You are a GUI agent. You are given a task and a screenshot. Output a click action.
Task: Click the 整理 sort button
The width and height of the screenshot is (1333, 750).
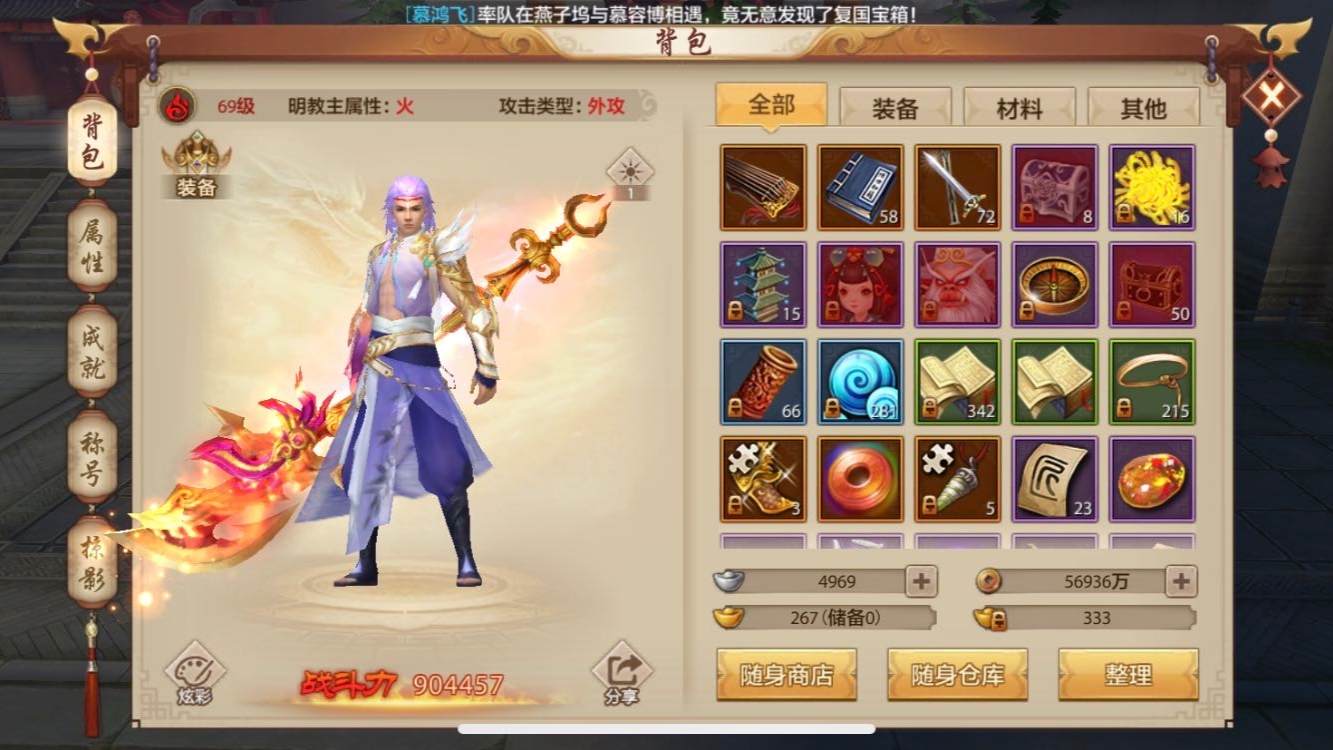[1128, 674]
